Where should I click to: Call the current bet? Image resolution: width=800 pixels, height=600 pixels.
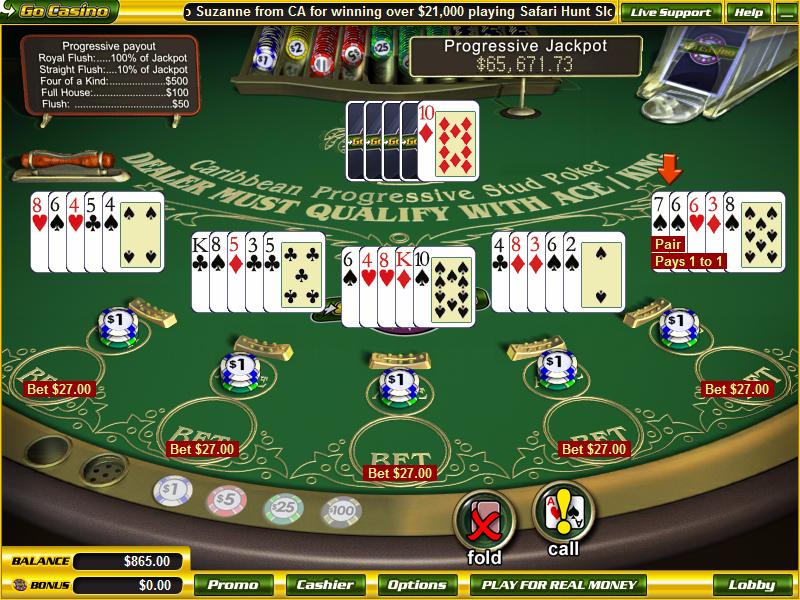tap(563, 513)
